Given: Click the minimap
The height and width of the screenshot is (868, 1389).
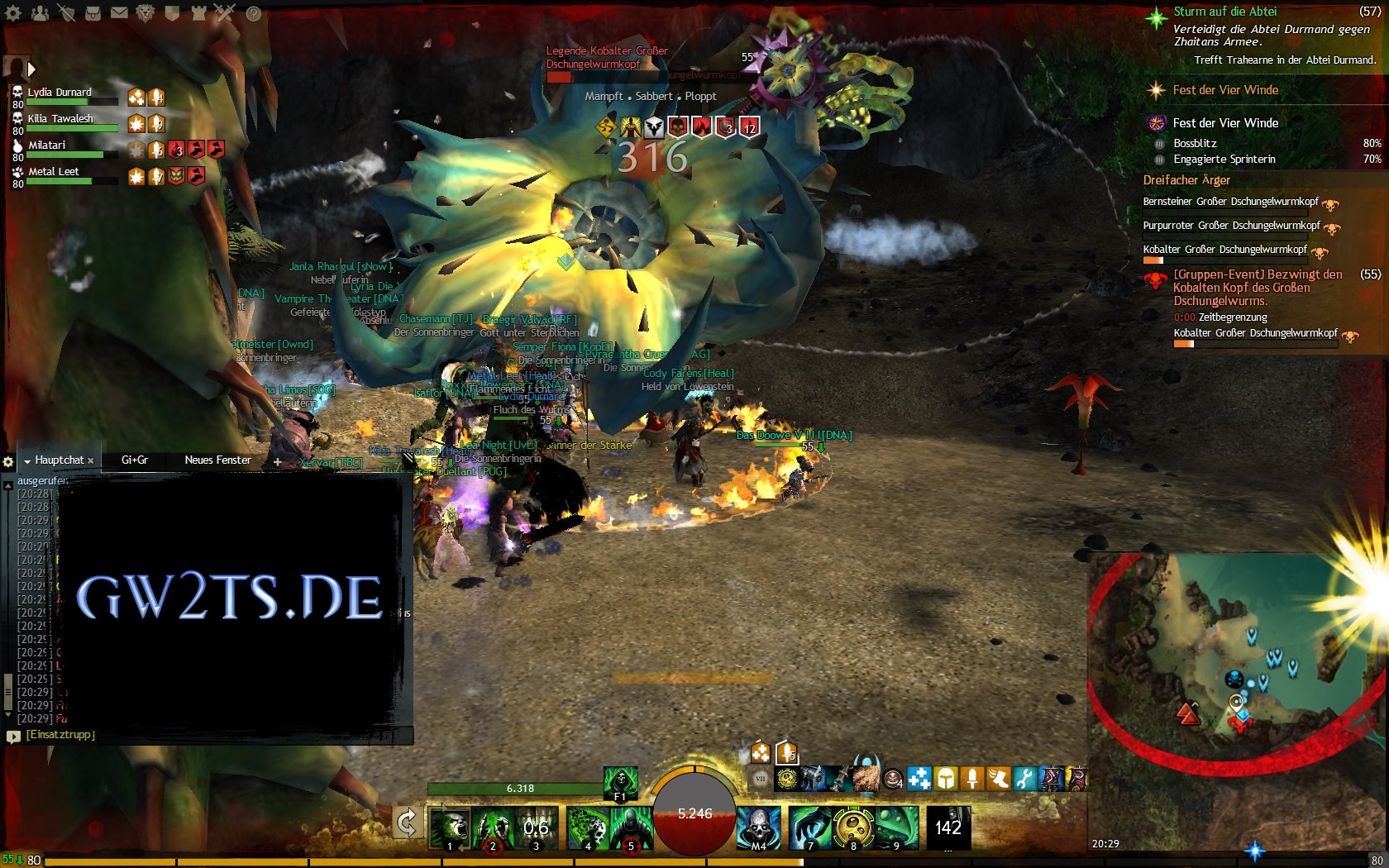Looking at the screenshot, I should click(x=1232, y=653).
